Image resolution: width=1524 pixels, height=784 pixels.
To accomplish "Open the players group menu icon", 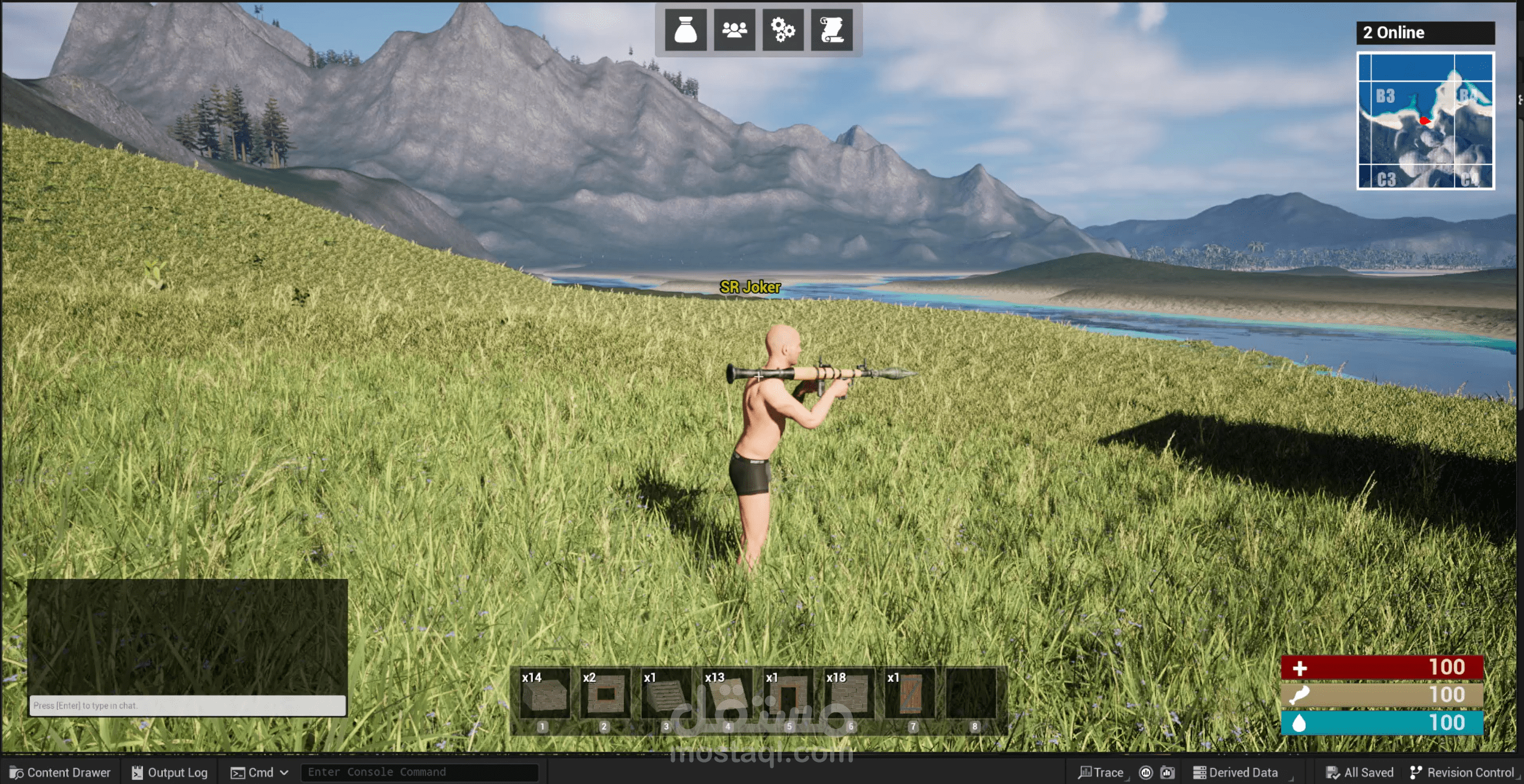I will (734, 30).
